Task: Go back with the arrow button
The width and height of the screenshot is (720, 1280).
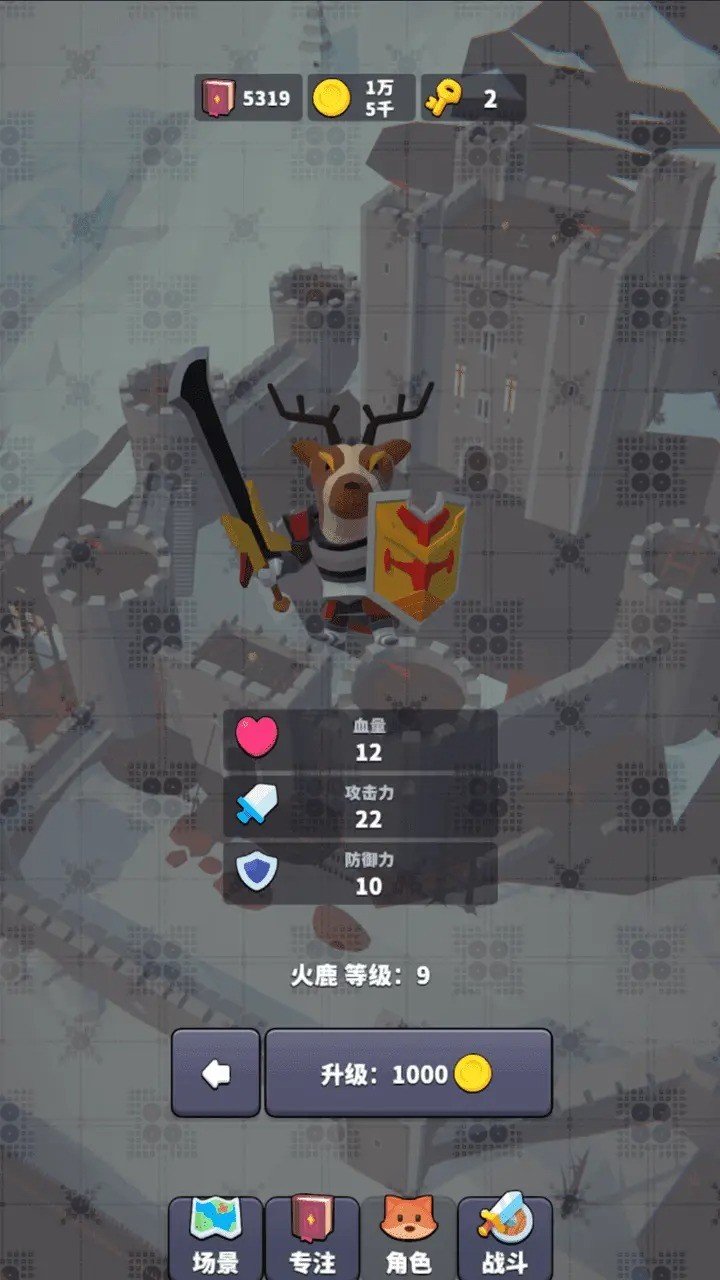Action: 216,1074
